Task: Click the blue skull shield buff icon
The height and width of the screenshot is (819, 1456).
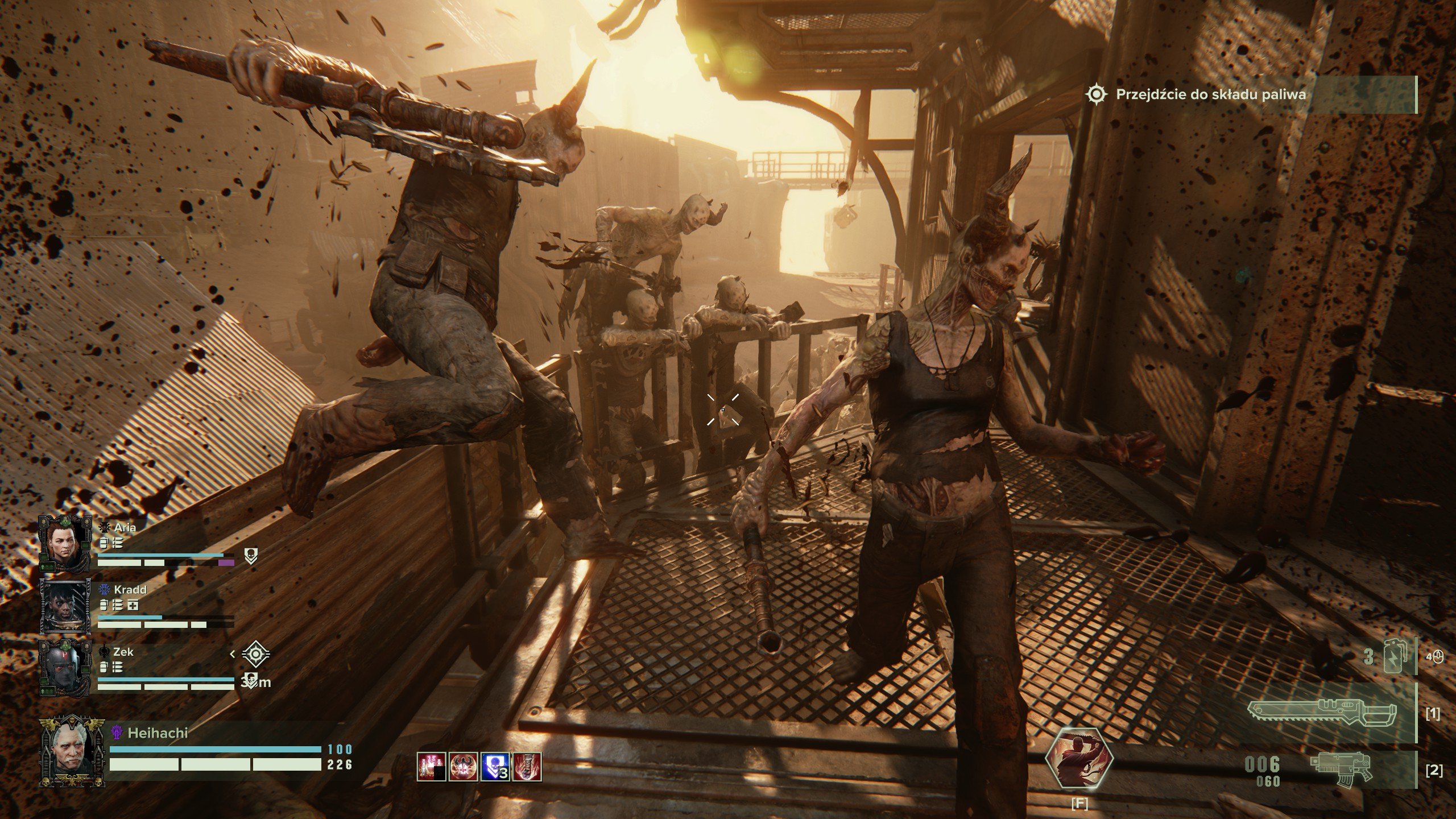Action: [x=495, y=767]
